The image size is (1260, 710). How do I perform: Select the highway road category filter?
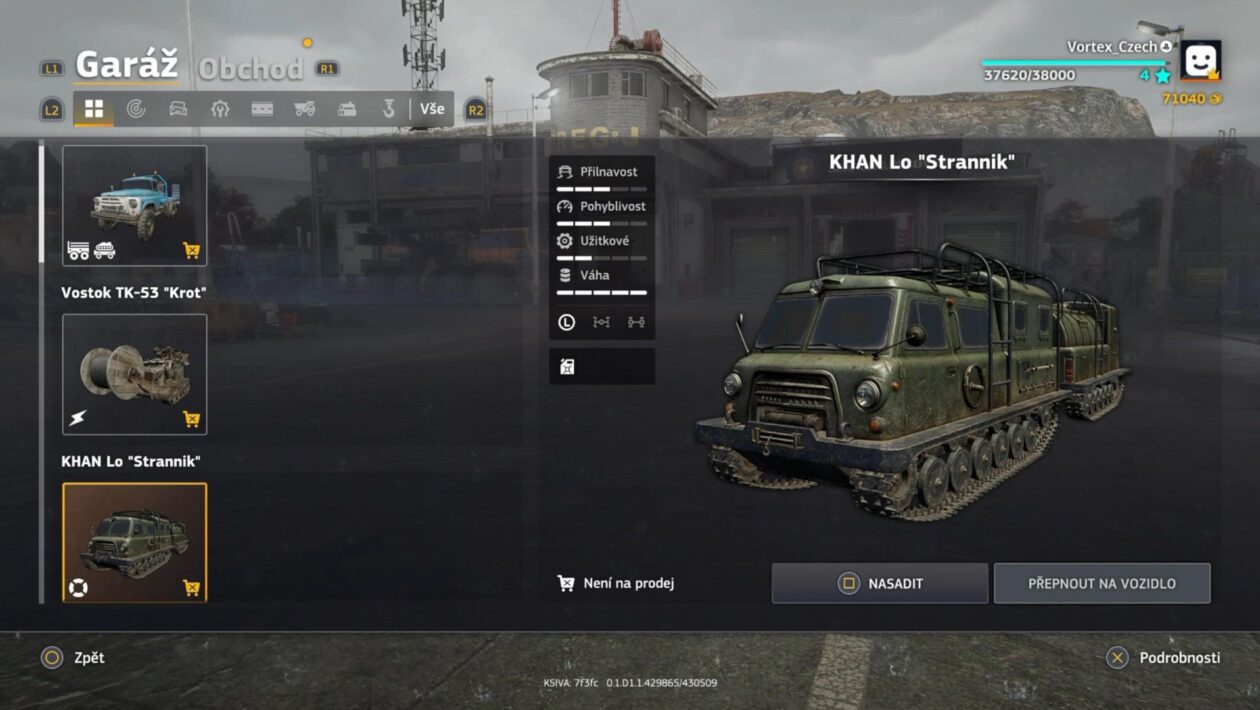(262, 109)
